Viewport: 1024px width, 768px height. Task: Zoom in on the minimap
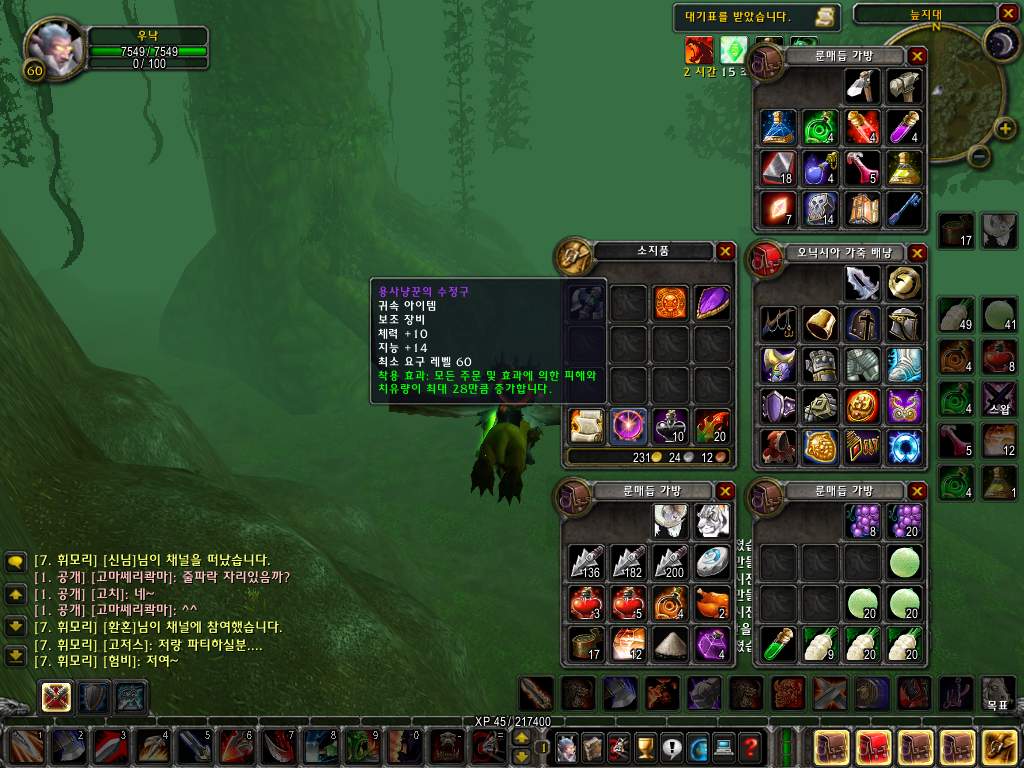(1003, 129)
